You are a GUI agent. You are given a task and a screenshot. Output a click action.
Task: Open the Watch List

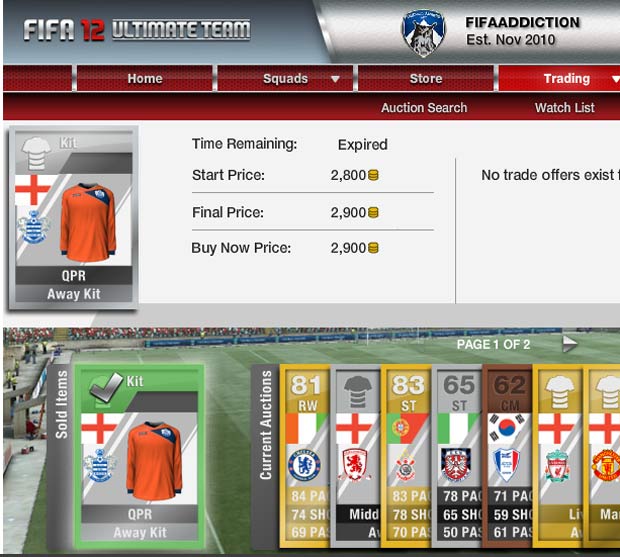pos(564,107)
